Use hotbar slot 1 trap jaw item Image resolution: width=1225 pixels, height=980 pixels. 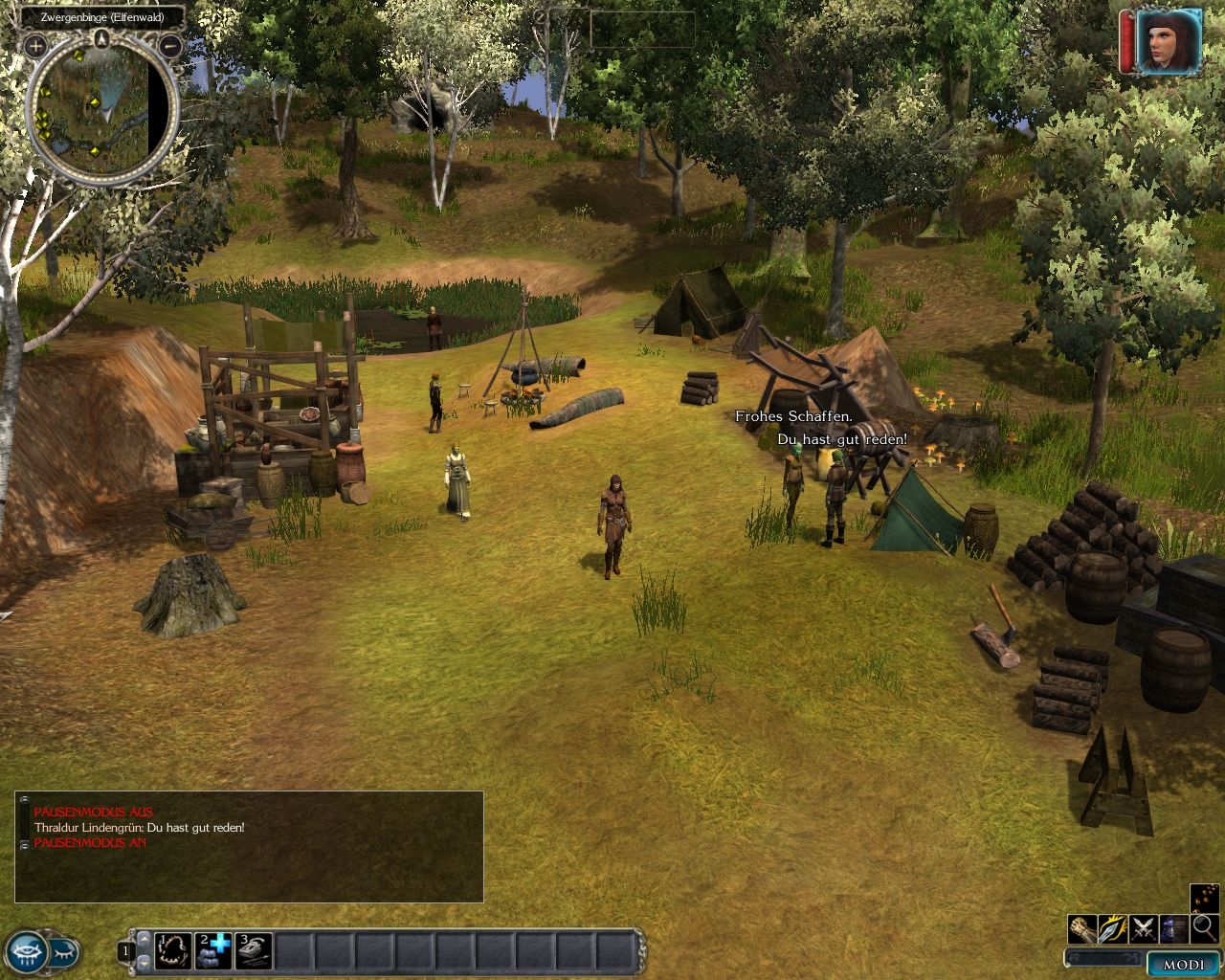coord(173,951)
